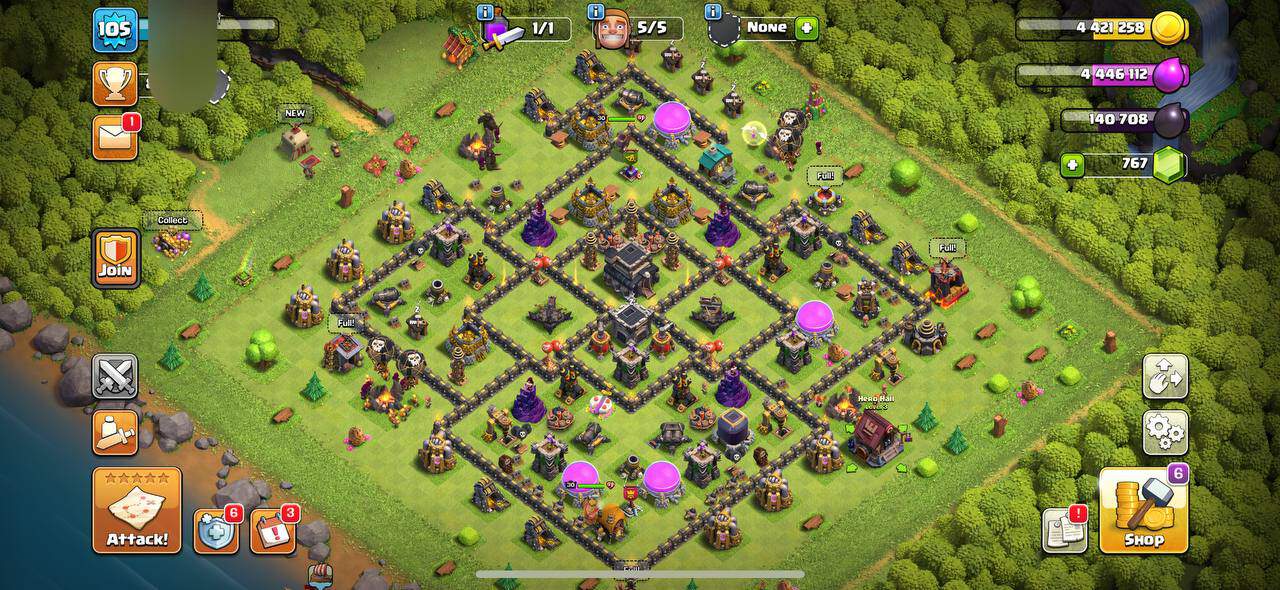Viewport: 1280px width, 590px height.
Task: Open the Shop
Action: tap(1143, 511)
